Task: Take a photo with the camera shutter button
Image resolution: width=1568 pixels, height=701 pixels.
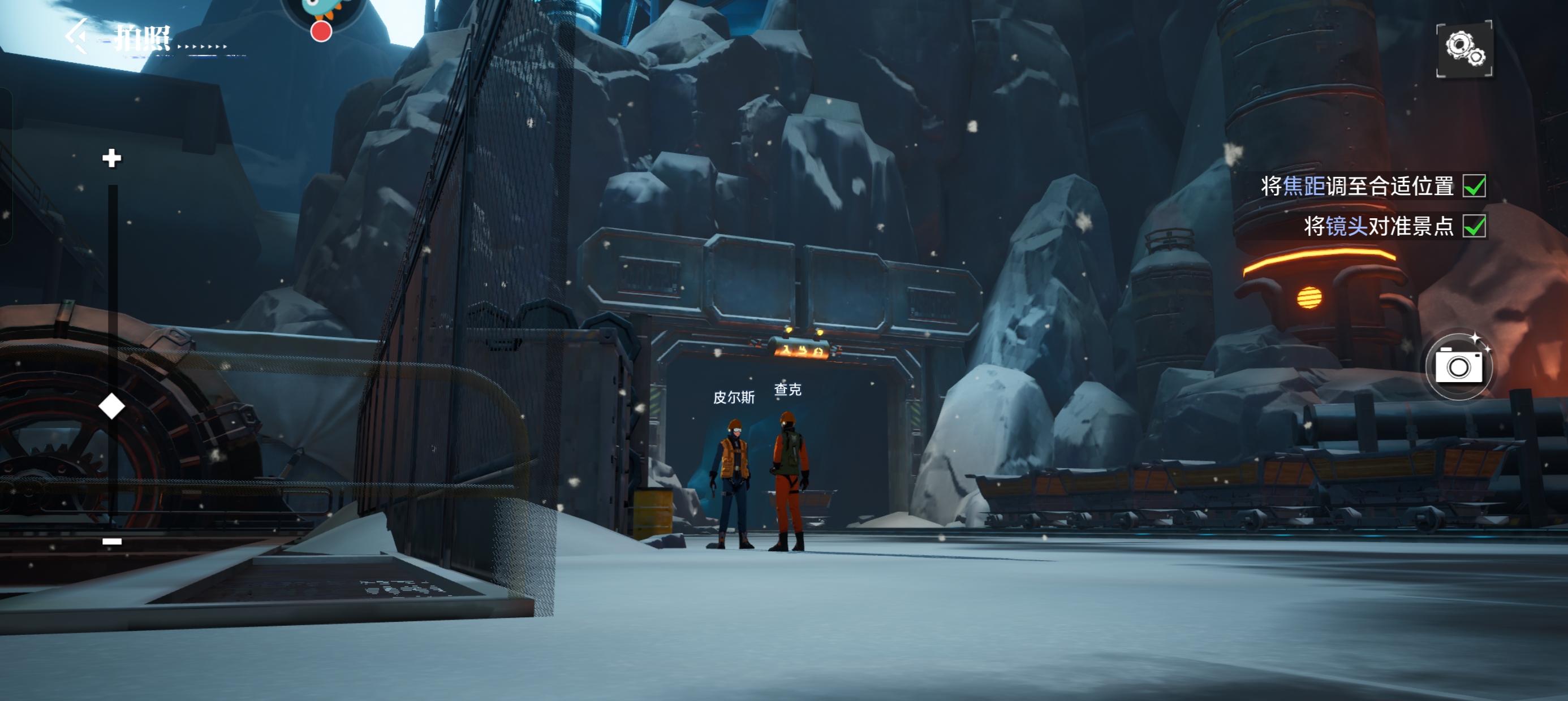Action: click(1458, 366)
